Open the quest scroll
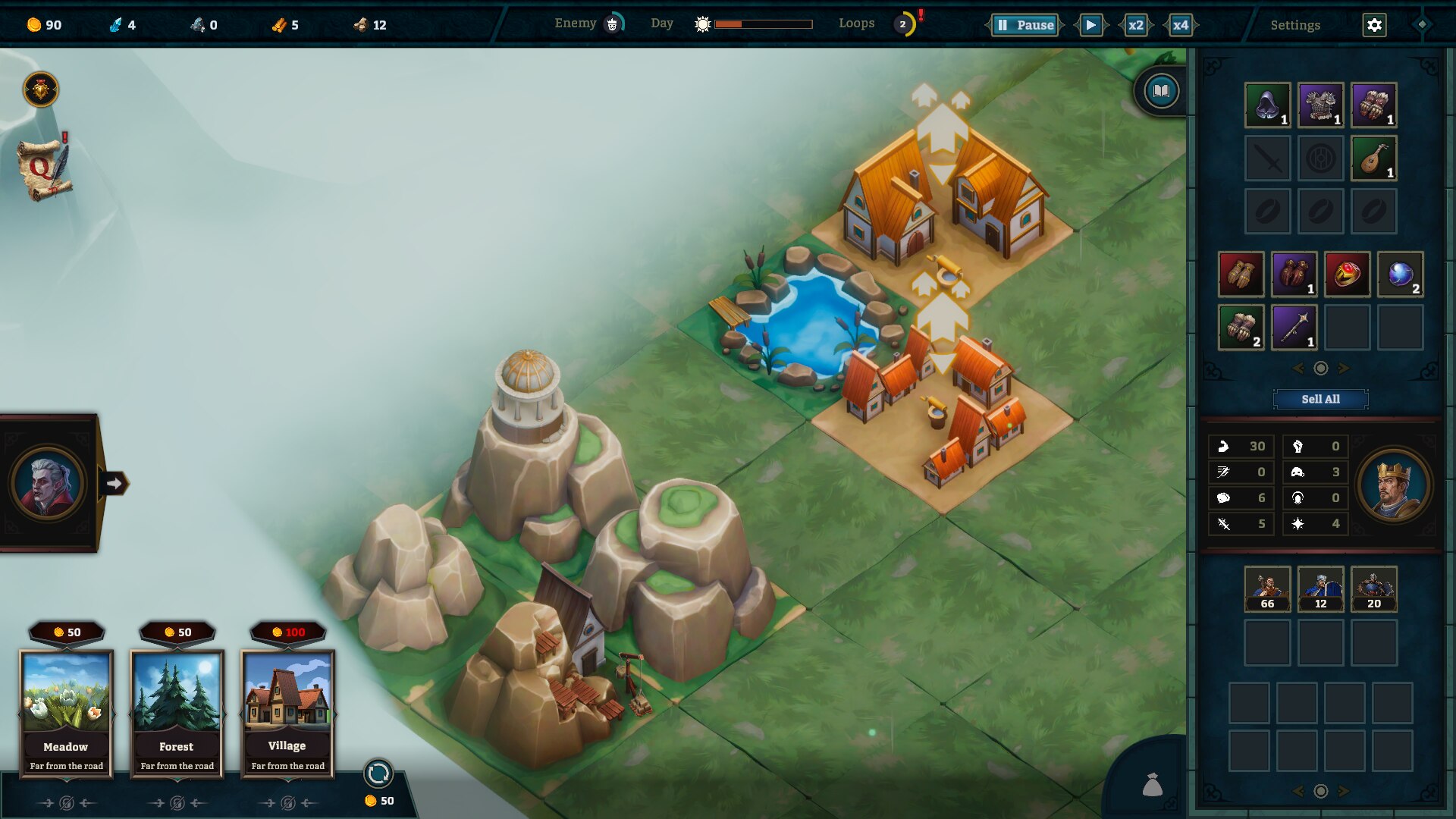 44,168
